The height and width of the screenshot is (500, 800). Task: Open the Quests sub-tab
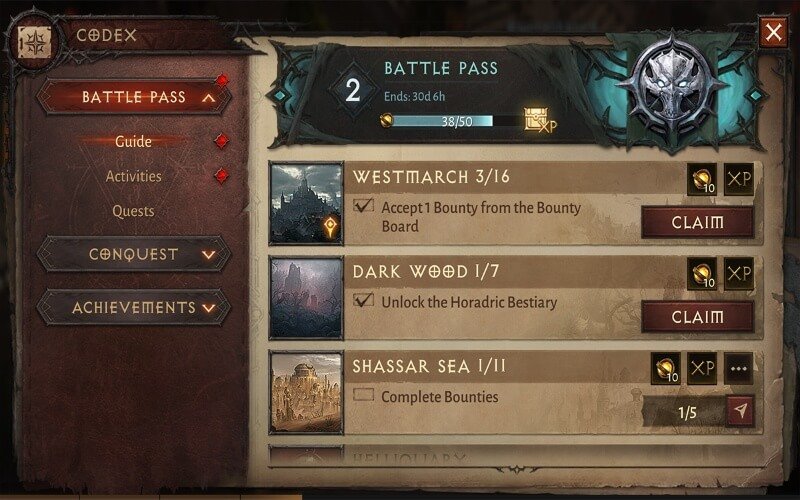[x=133, y=211]
